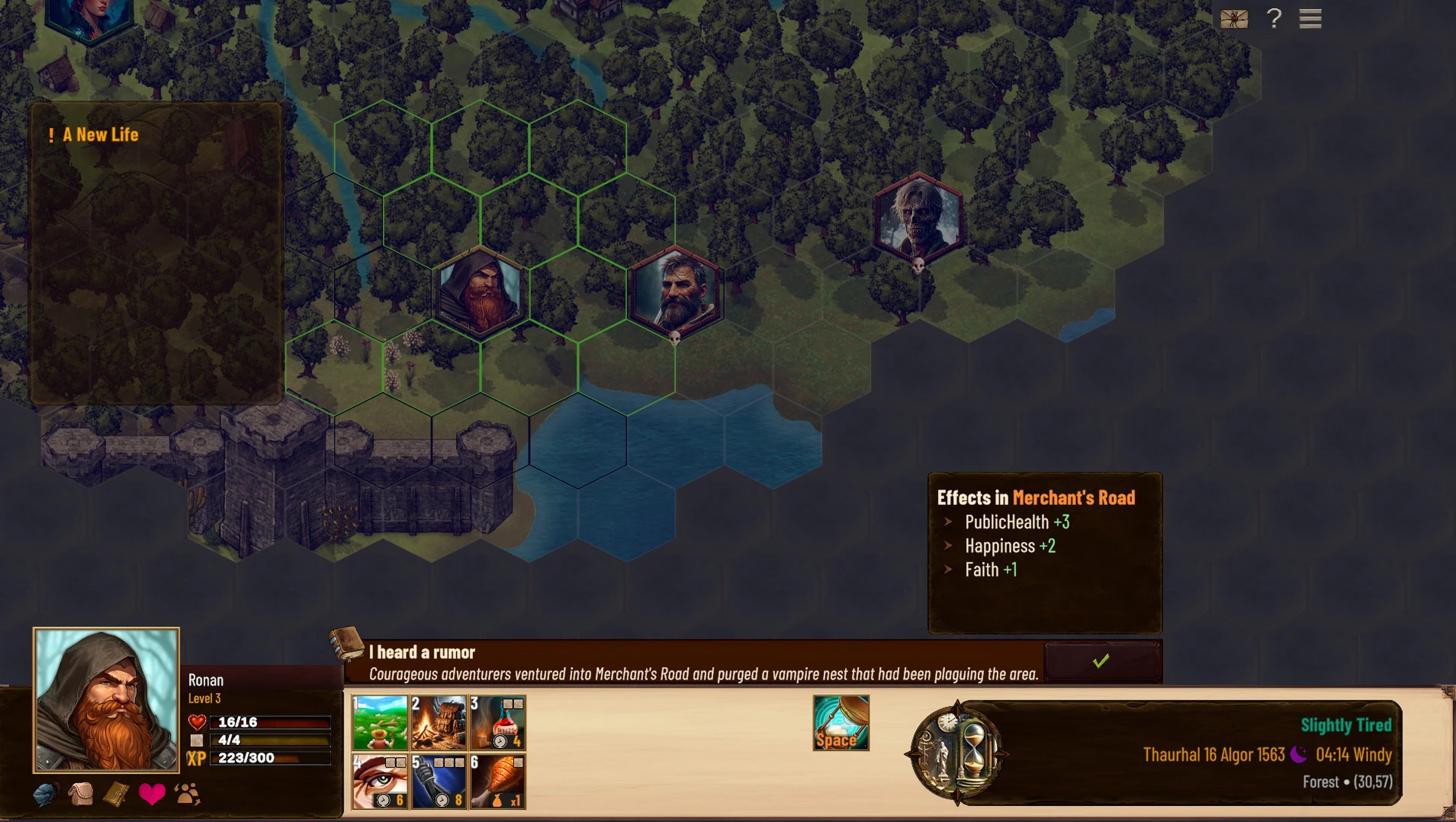The width and height of the screenshot is (1456, 822).
Task: Confirm the rumor with the green checkmark
Action: 1101,661
